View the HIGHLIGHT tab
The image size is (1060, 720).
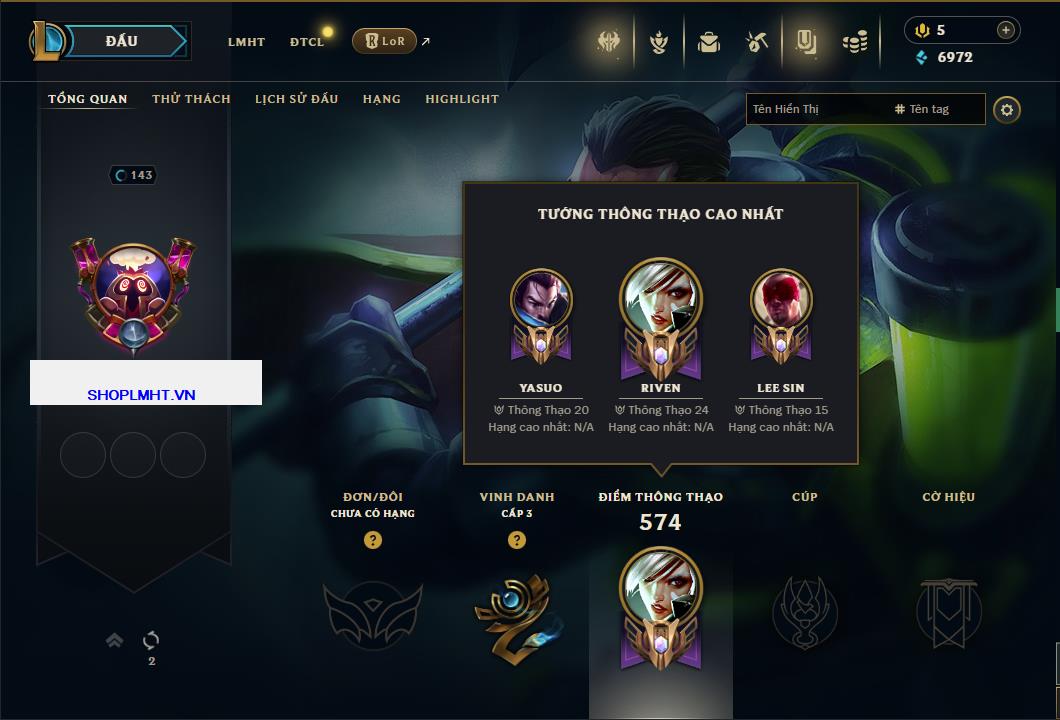(x=462, y=99)
